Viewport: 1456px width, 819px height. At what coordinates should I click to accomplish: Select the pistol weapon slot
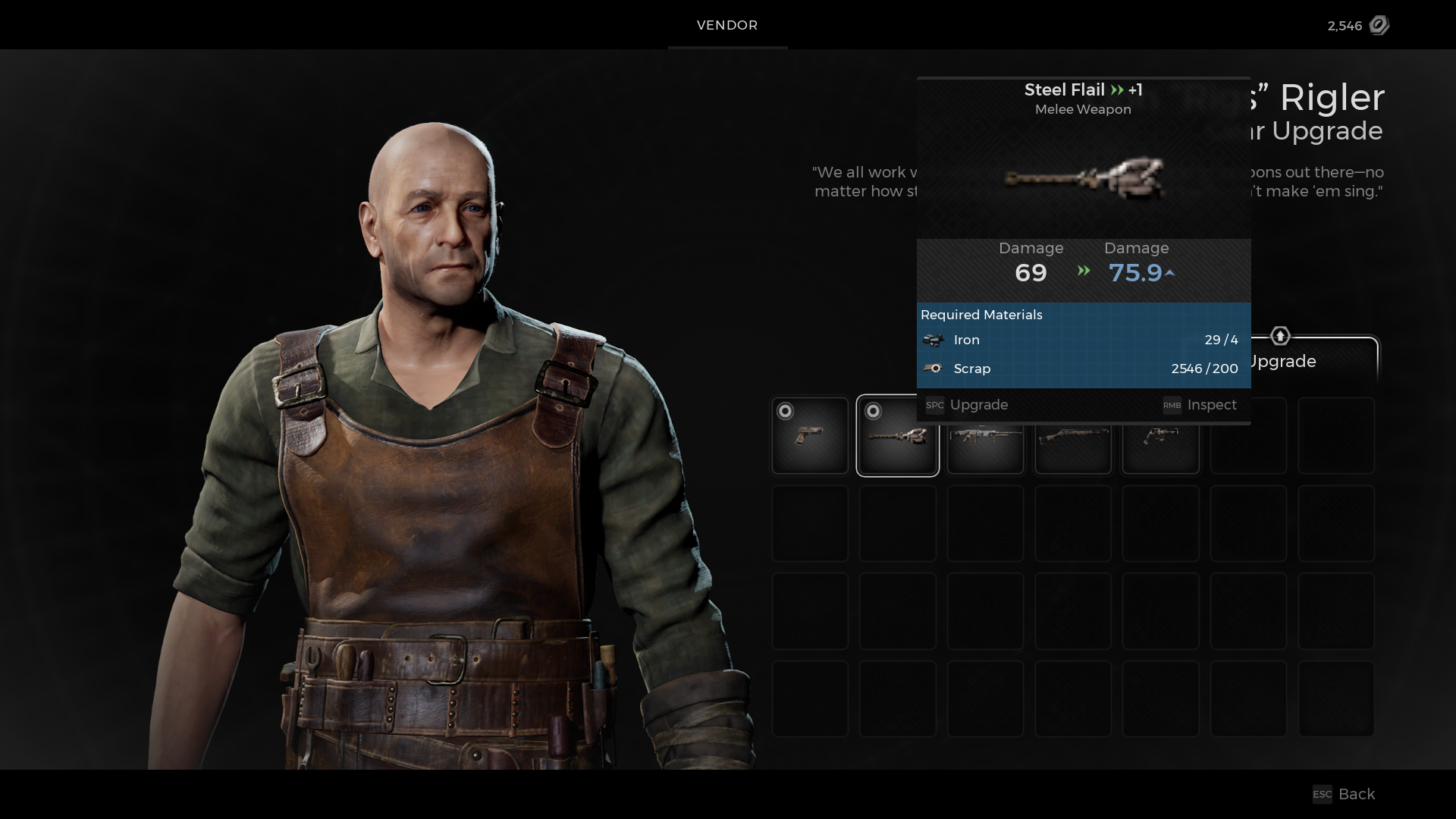(x=810, y=436)
